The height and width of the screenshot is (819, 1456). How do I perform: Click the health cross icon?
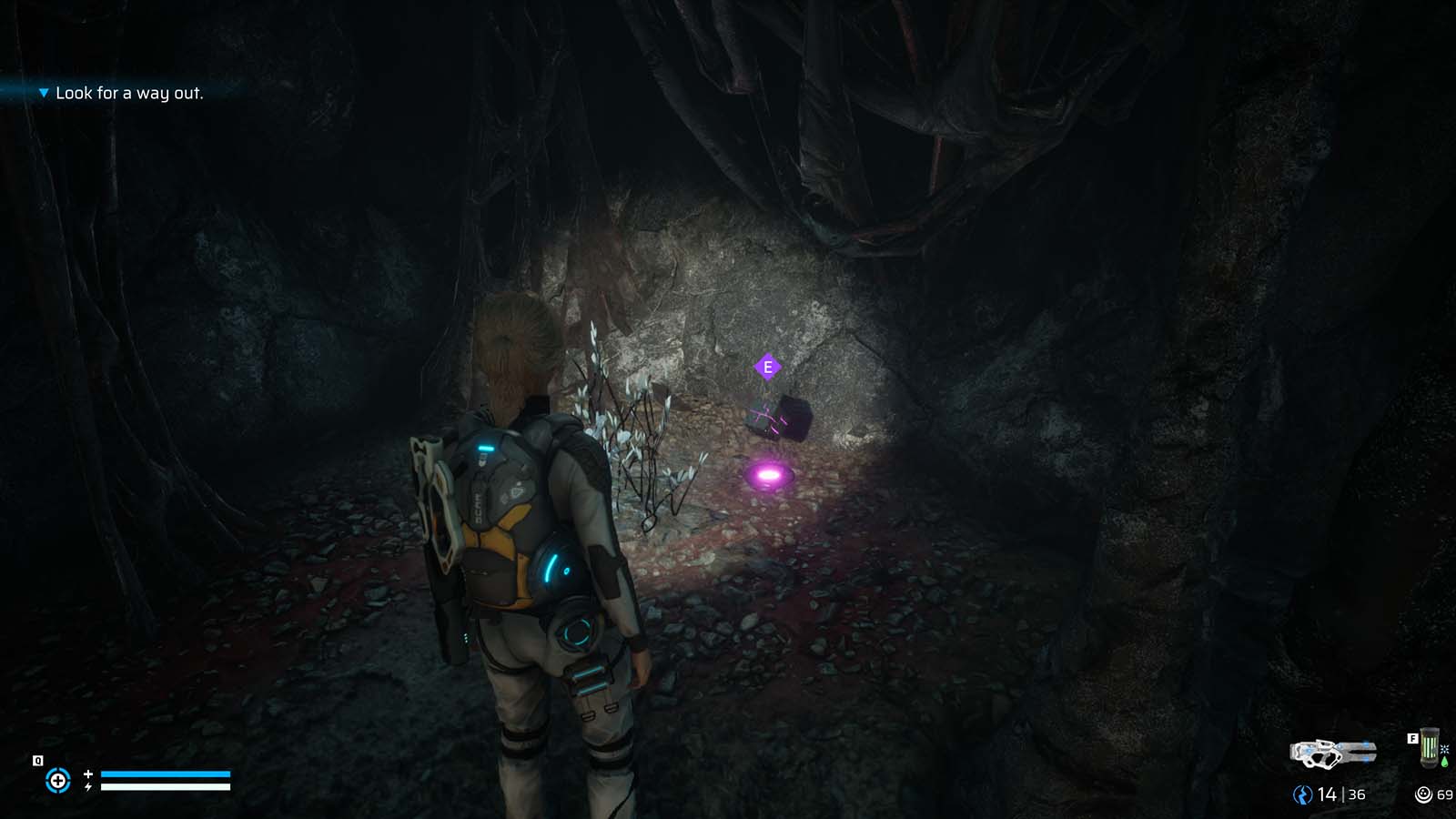point(88,774)
